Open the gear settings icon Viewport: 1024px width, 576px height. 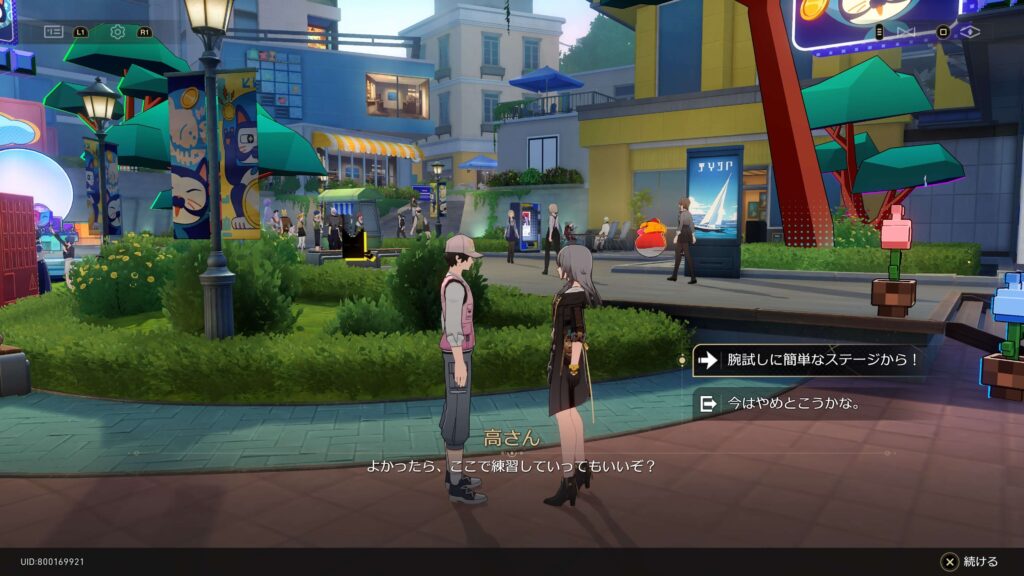(x=118, y=32)
